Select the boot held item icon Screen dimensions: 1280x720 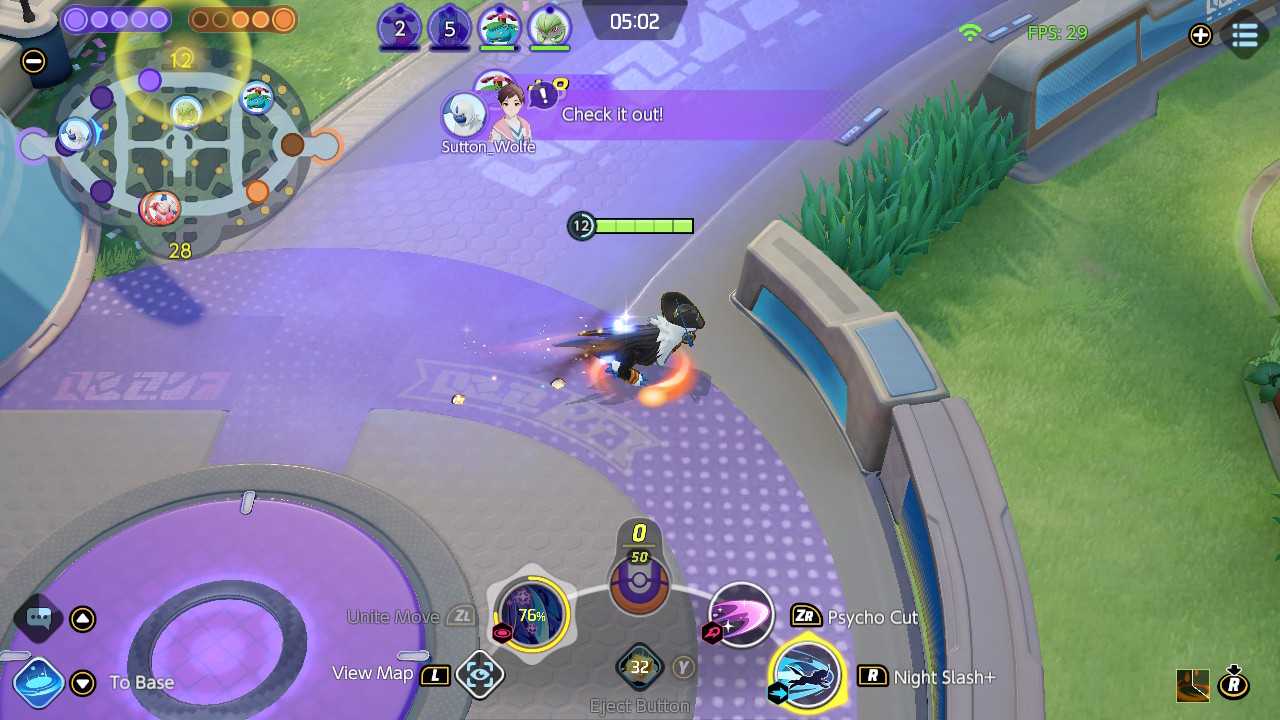click(1192, 685)
